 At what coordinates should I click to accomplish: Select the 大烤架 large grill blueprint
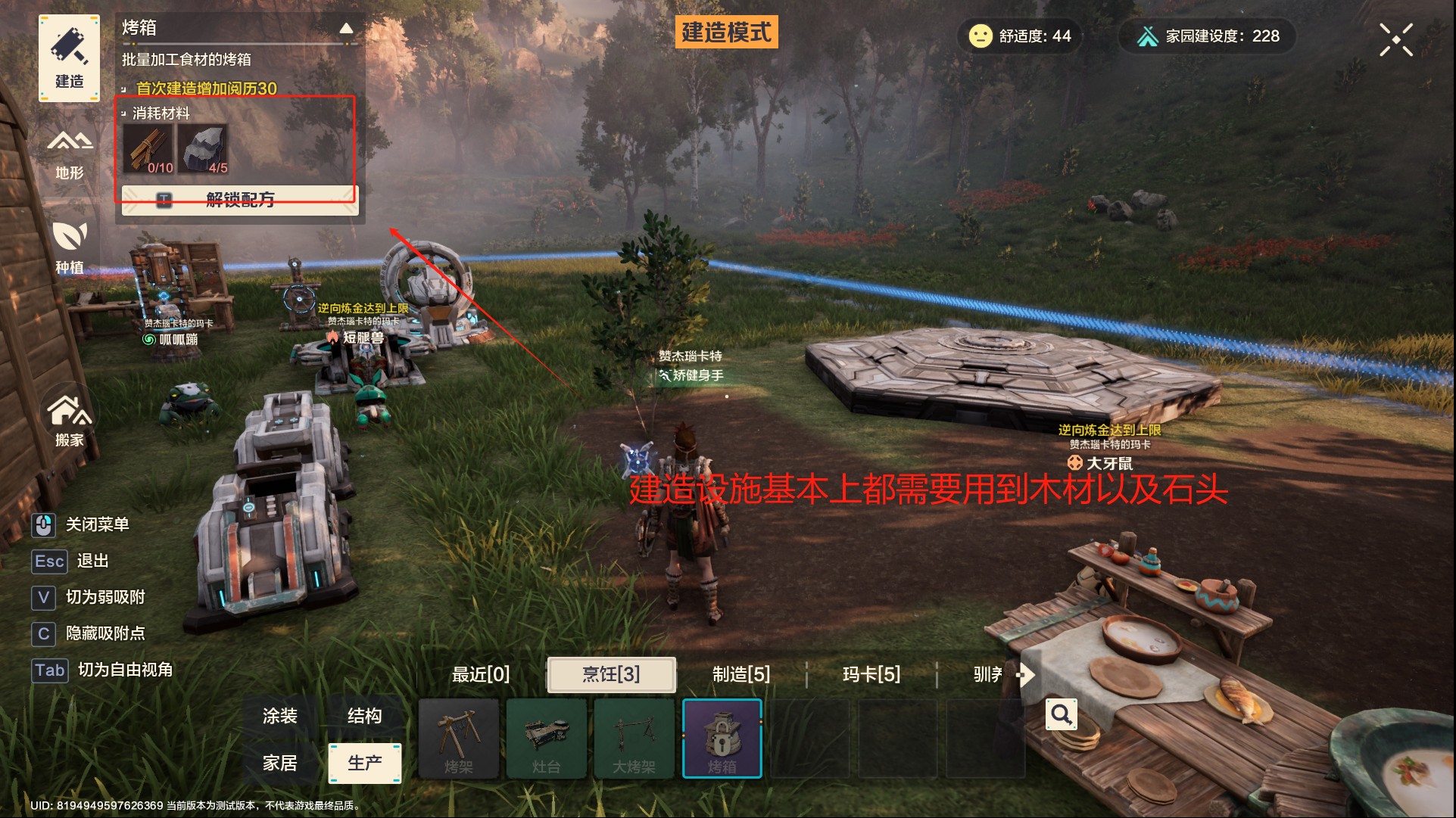634,738
